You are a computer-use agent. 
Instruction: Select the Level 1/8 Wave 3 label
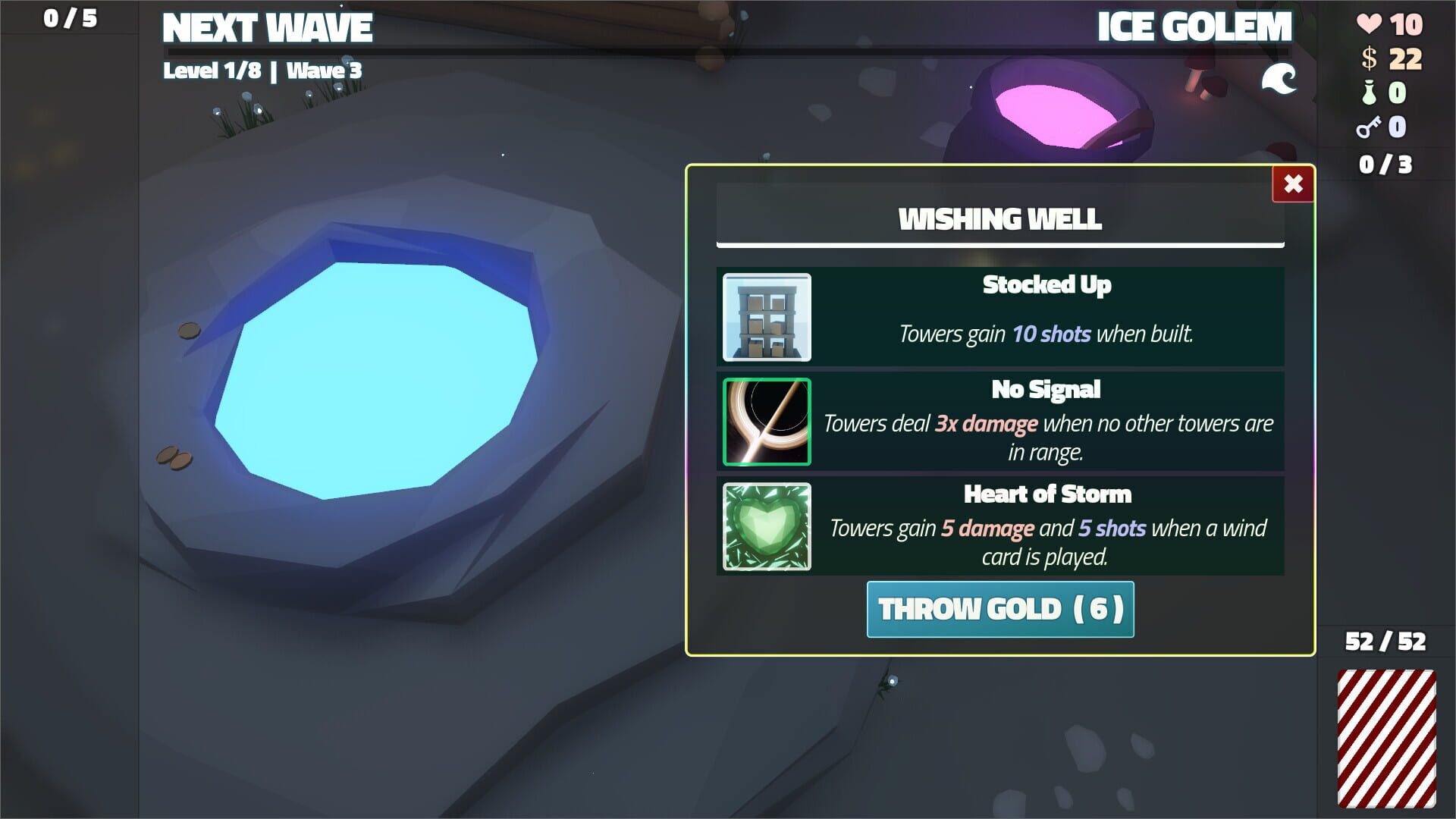pyautogui.click(x=263, y=71)
